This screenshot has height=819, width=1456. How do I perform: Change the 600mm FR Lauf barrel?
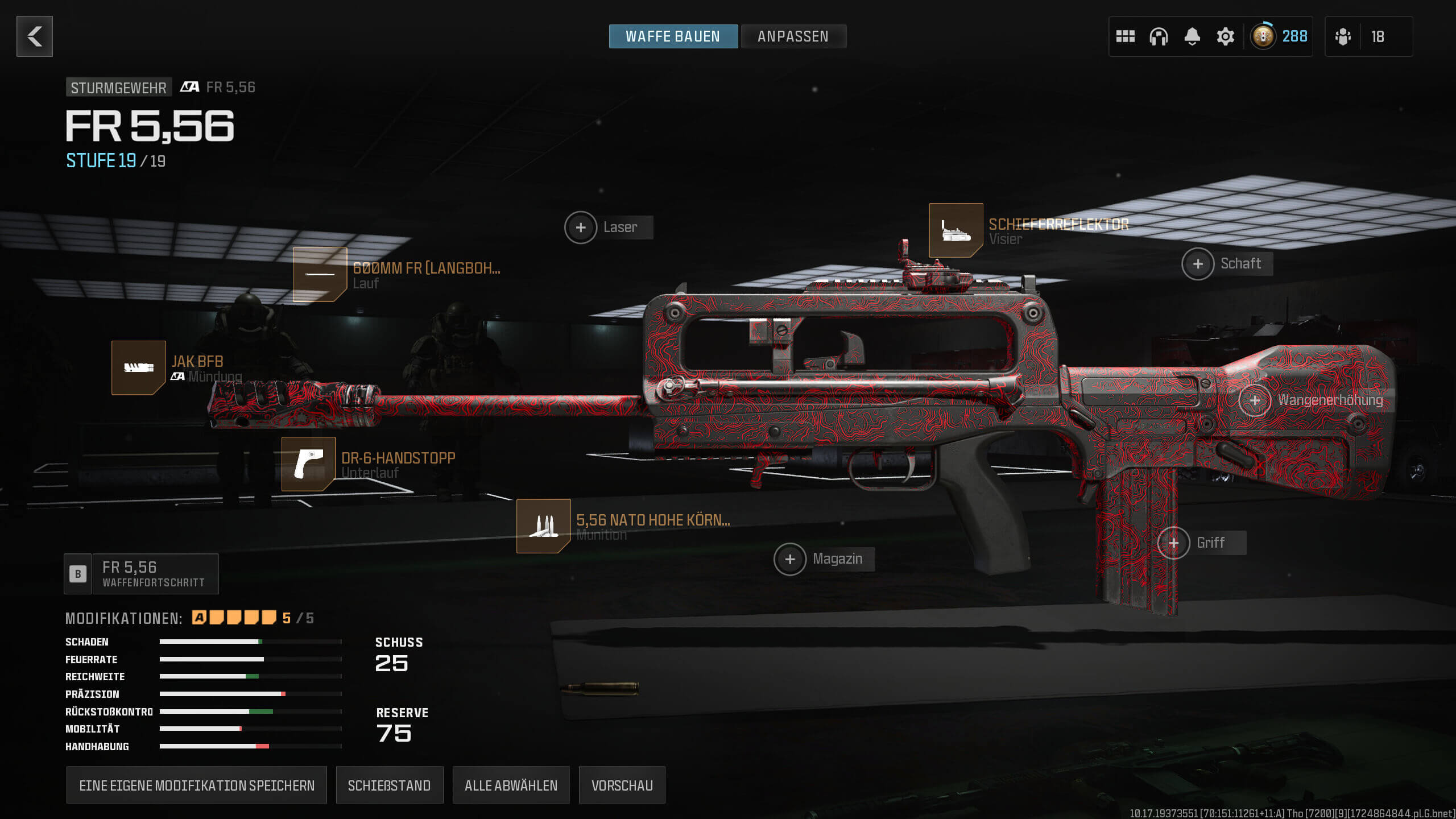[320, 274]
